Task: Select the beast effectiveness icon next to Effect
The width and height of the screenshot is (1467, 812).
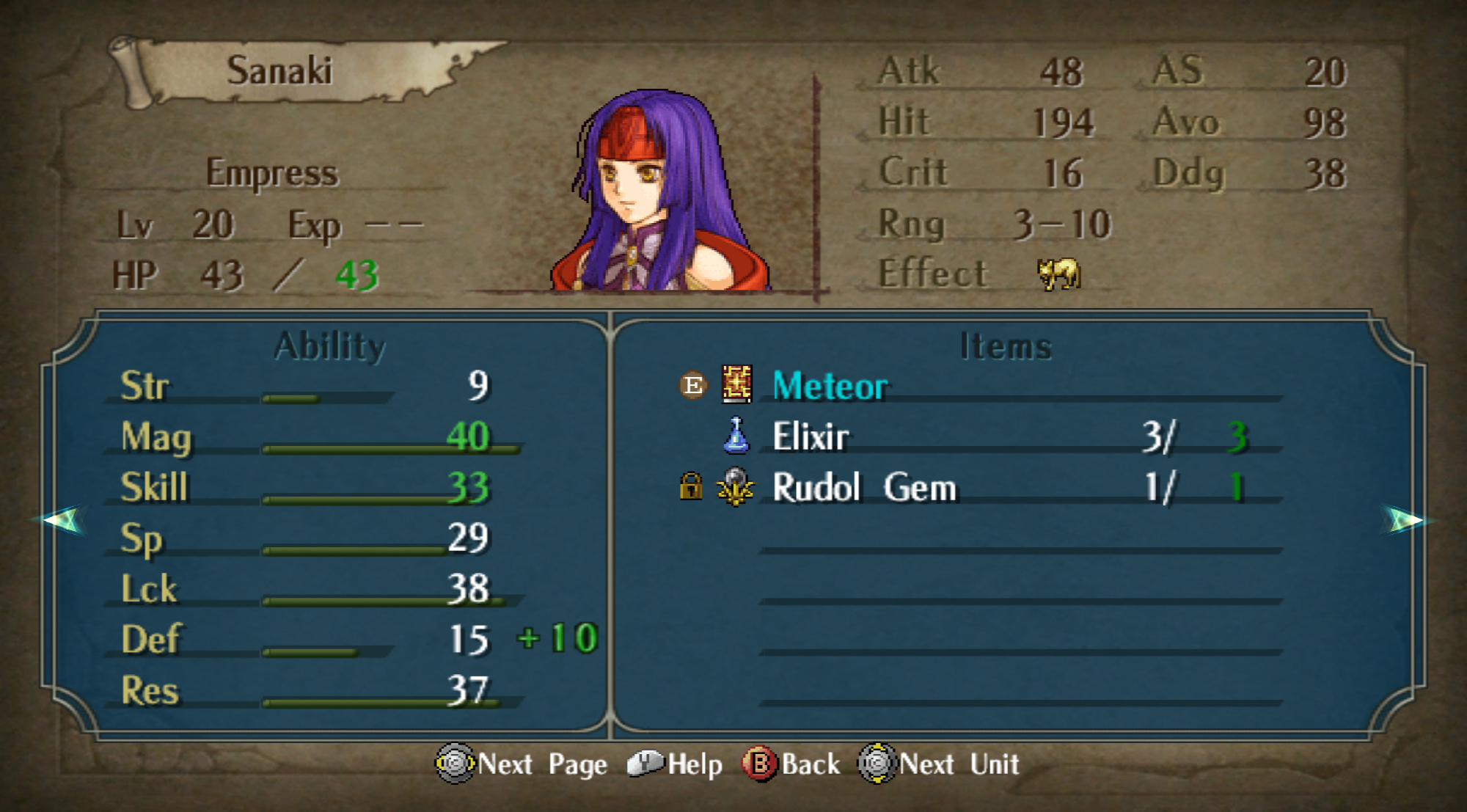Action: [x=1058, y=274]
